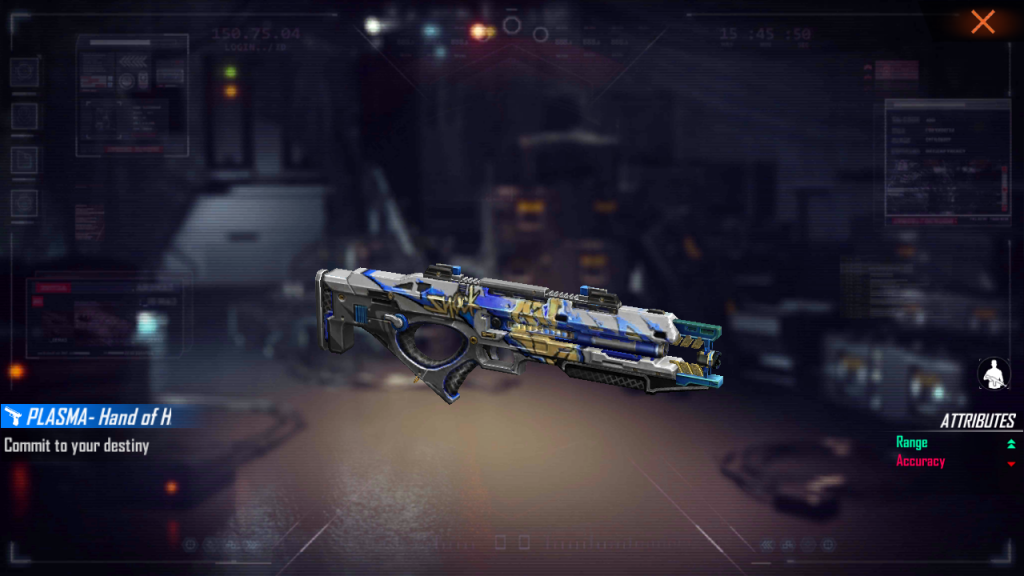Close the weapon skin preview
This screenshot has height=576, width=1024.
(983, 22)
